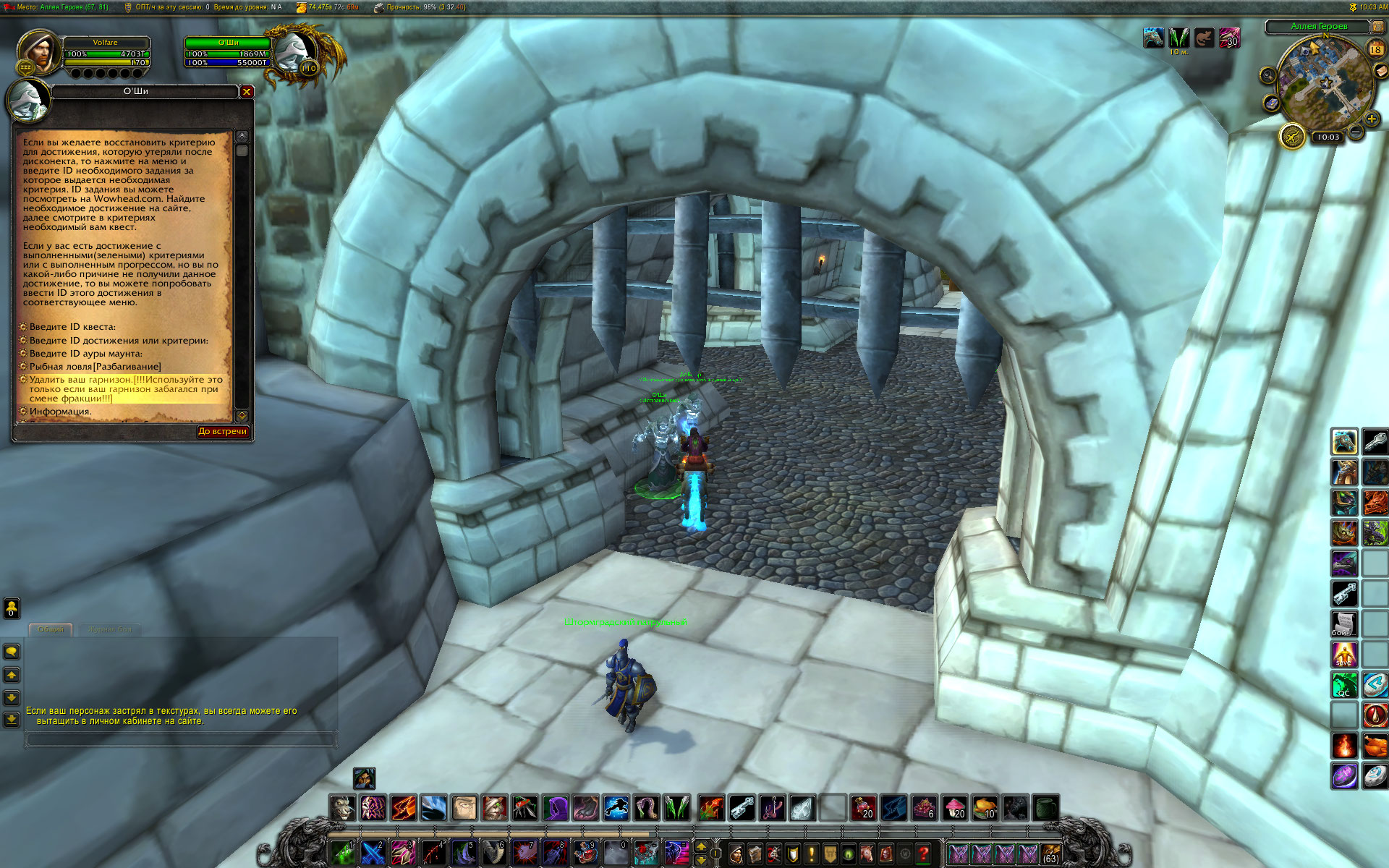Viewport: 1389px width, 868px height.
Task: Open the backpack showing 63 free slots
Action: [1050, 854]
